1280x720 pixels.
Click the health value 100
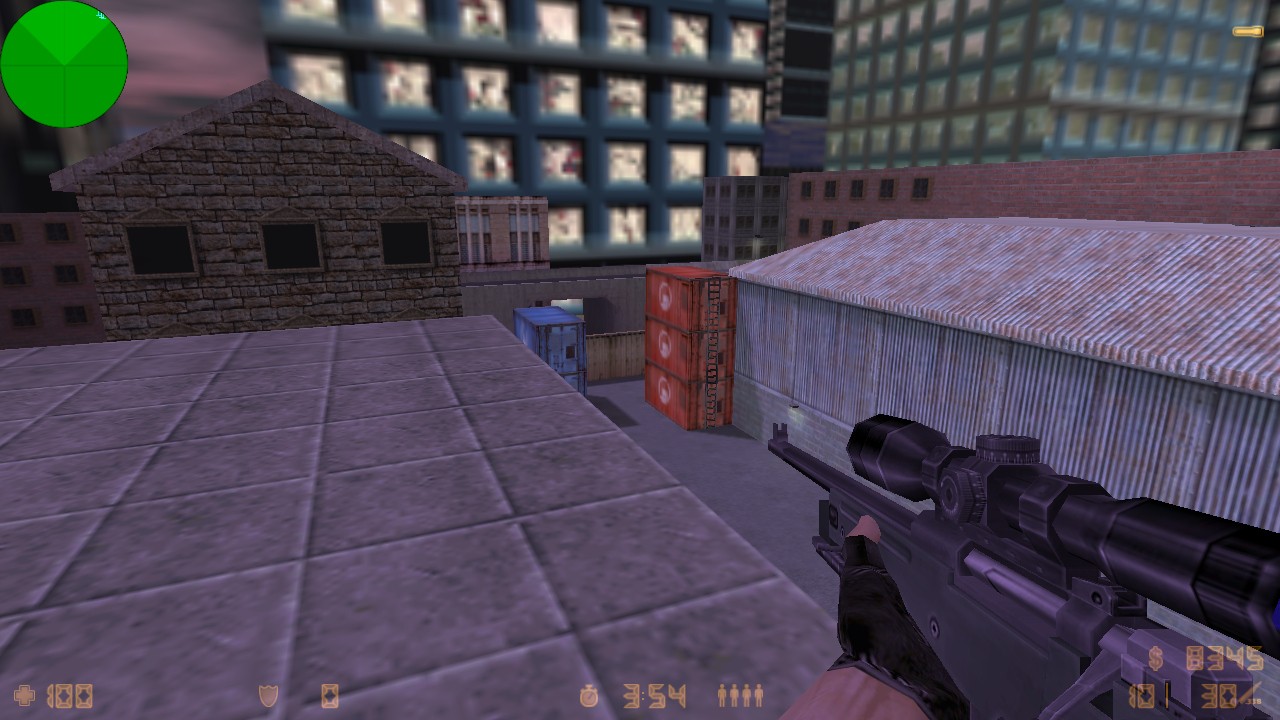click(70, 695)
